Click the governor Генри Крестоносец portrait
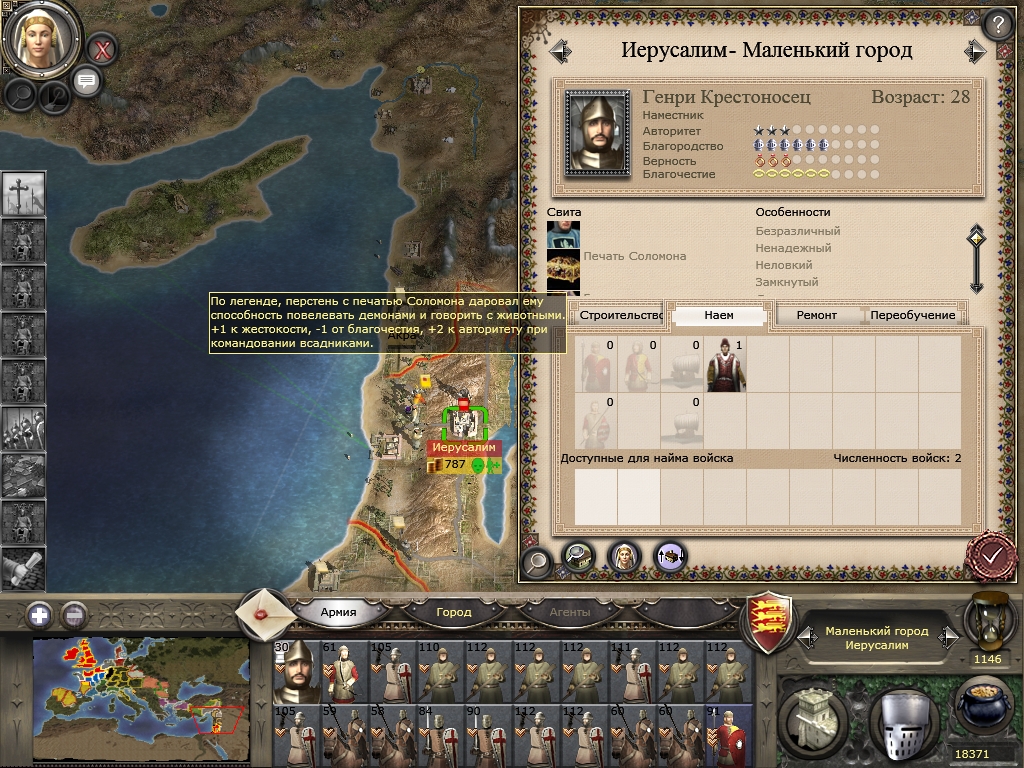Screen dimensions: 1024x768 [597, 134]
